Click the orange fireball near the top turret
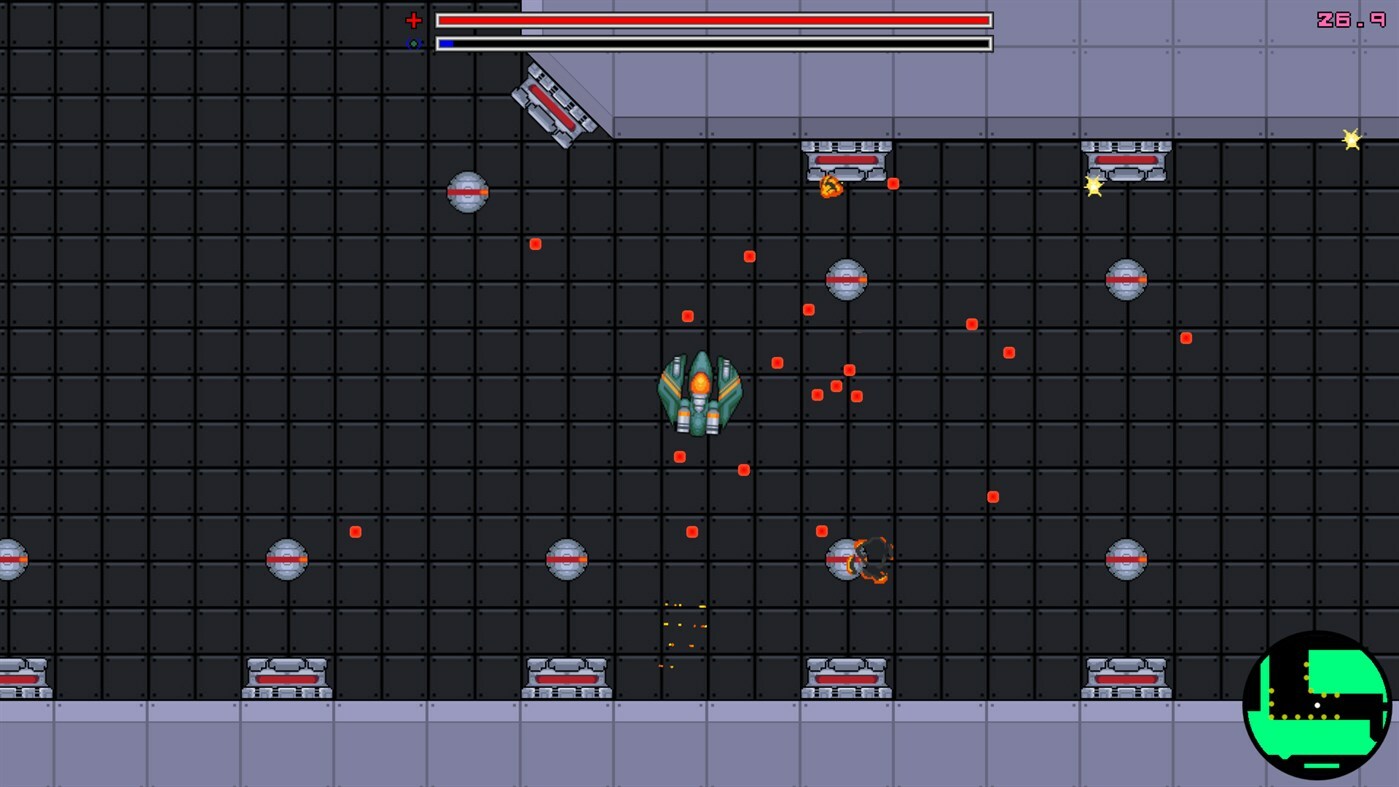Image resolution: width=1399 pixels, height=787 pixels. coord(830,186)
